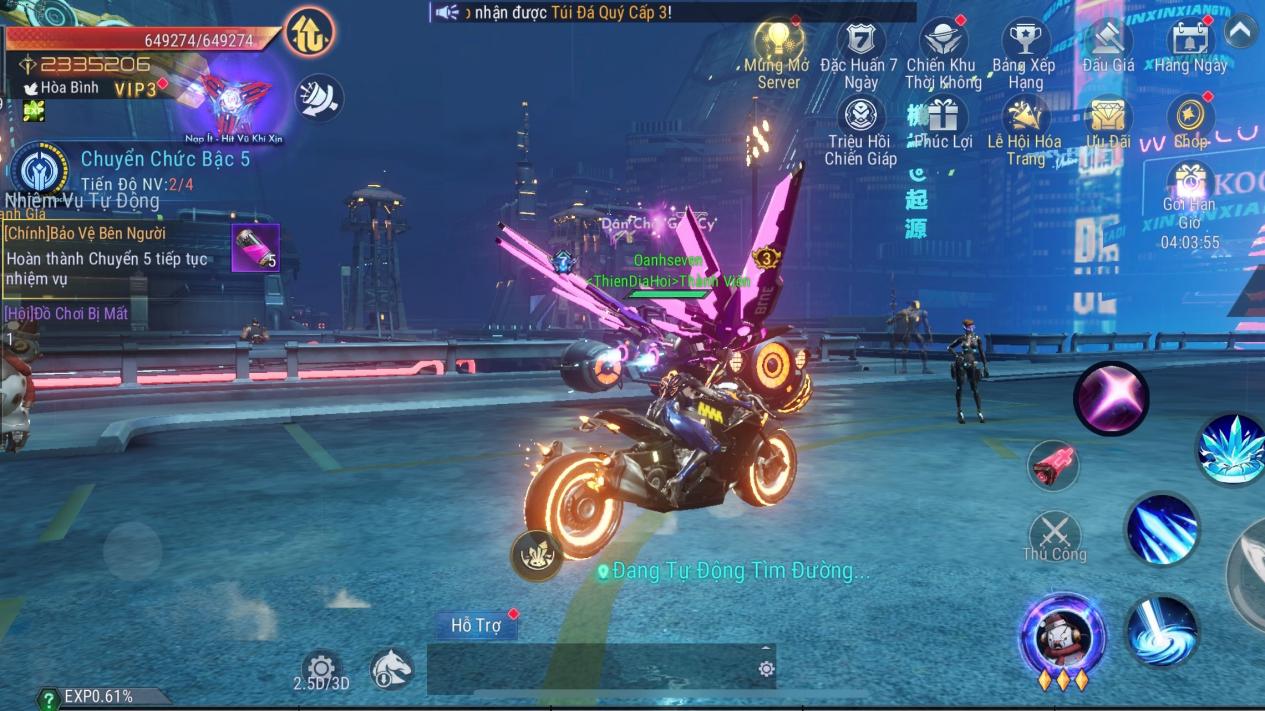The width and height of the screenshot is (1265, 711).
Task: Open the Ưu Đãi offers
Action: [1107, 118]
